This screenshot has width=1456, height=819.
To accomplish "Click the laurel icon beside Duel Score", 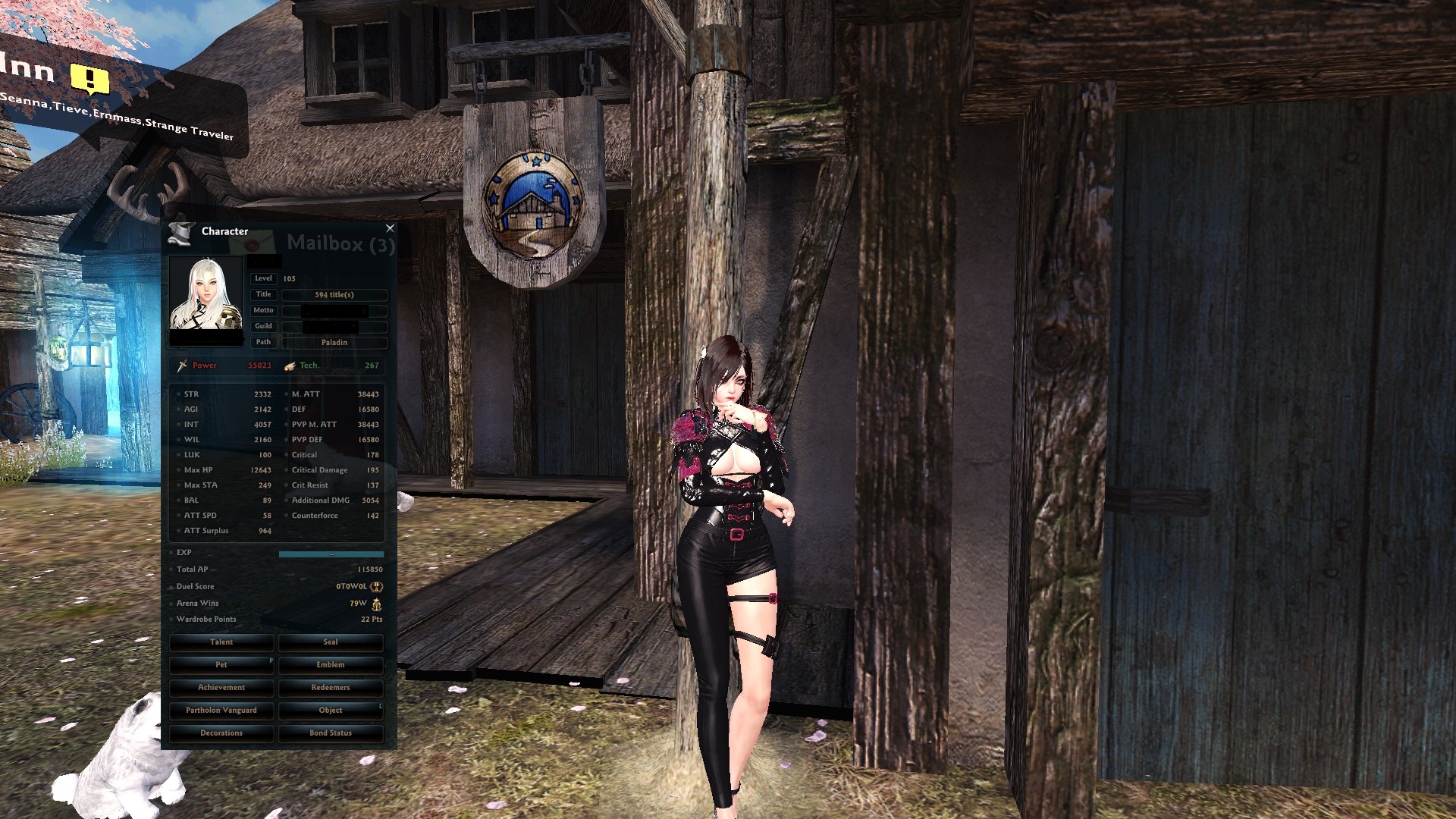I will coord(376,585).
